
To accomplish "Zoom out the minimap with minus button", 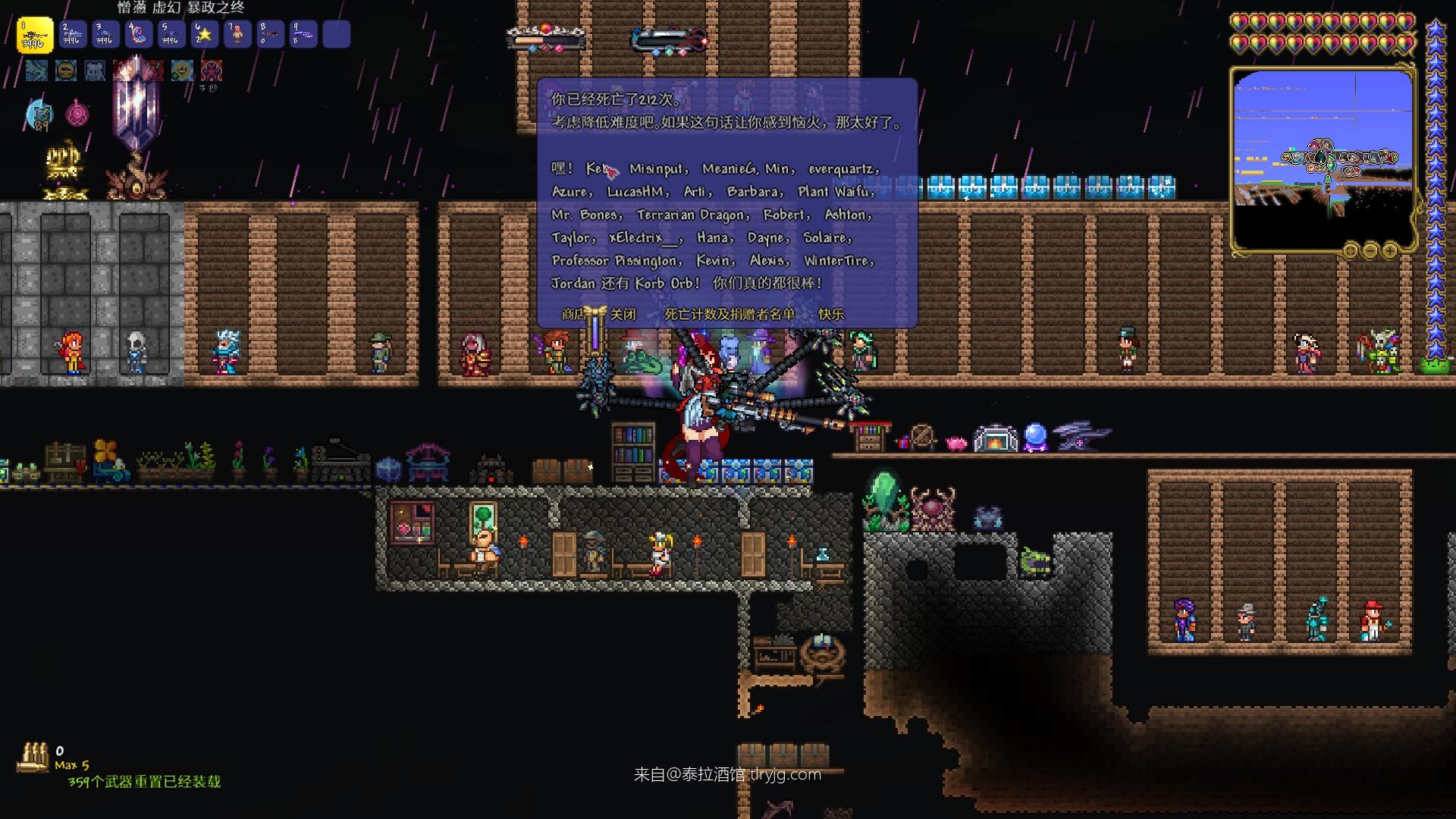I will [x=1370, y=249].
